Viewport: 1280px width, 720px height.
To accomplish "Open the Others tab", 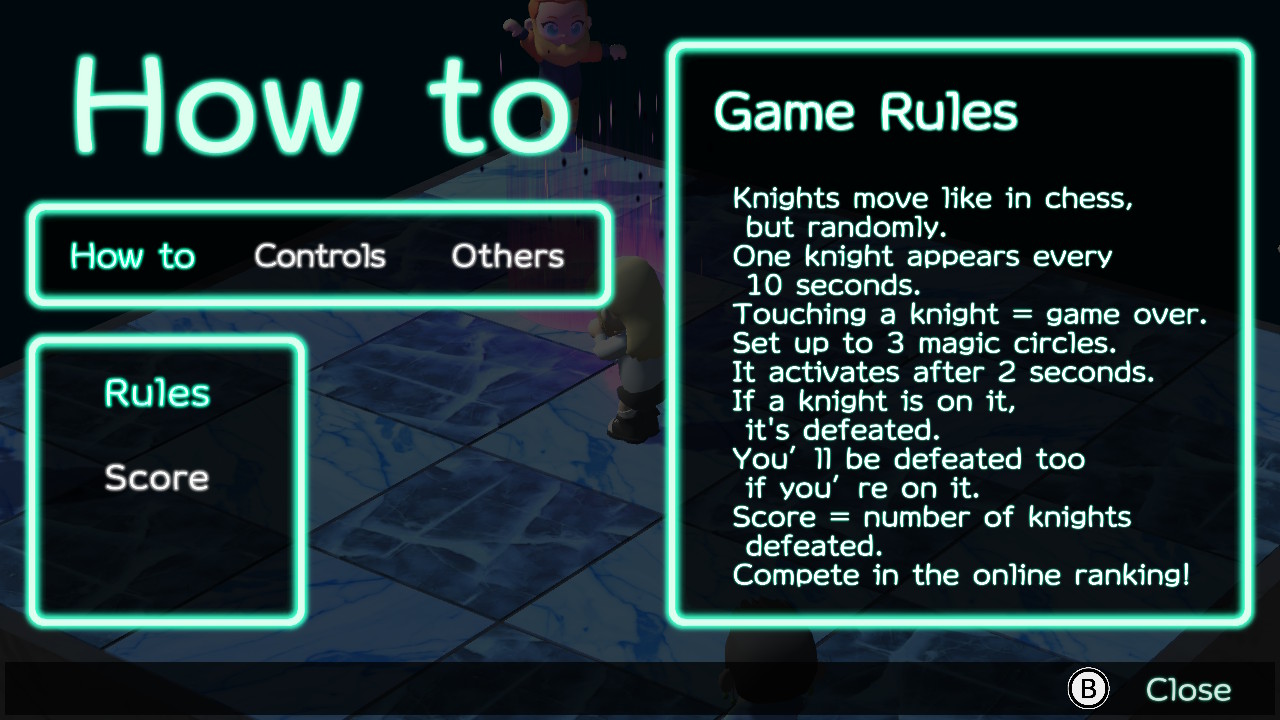I will tap(507, 256).
